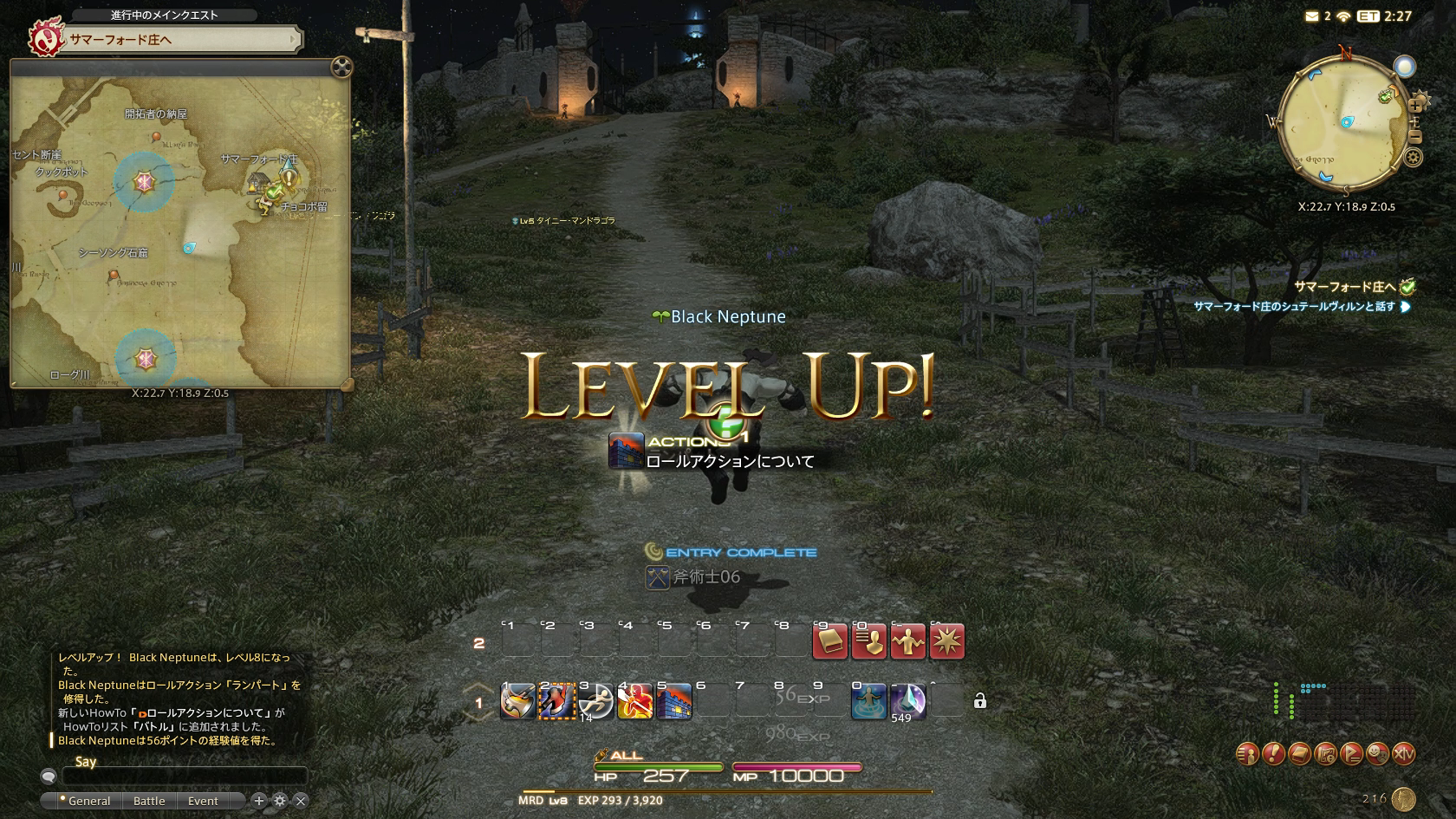
Task: Open the System XIV menu icon
Action: tap(1403, 754)
